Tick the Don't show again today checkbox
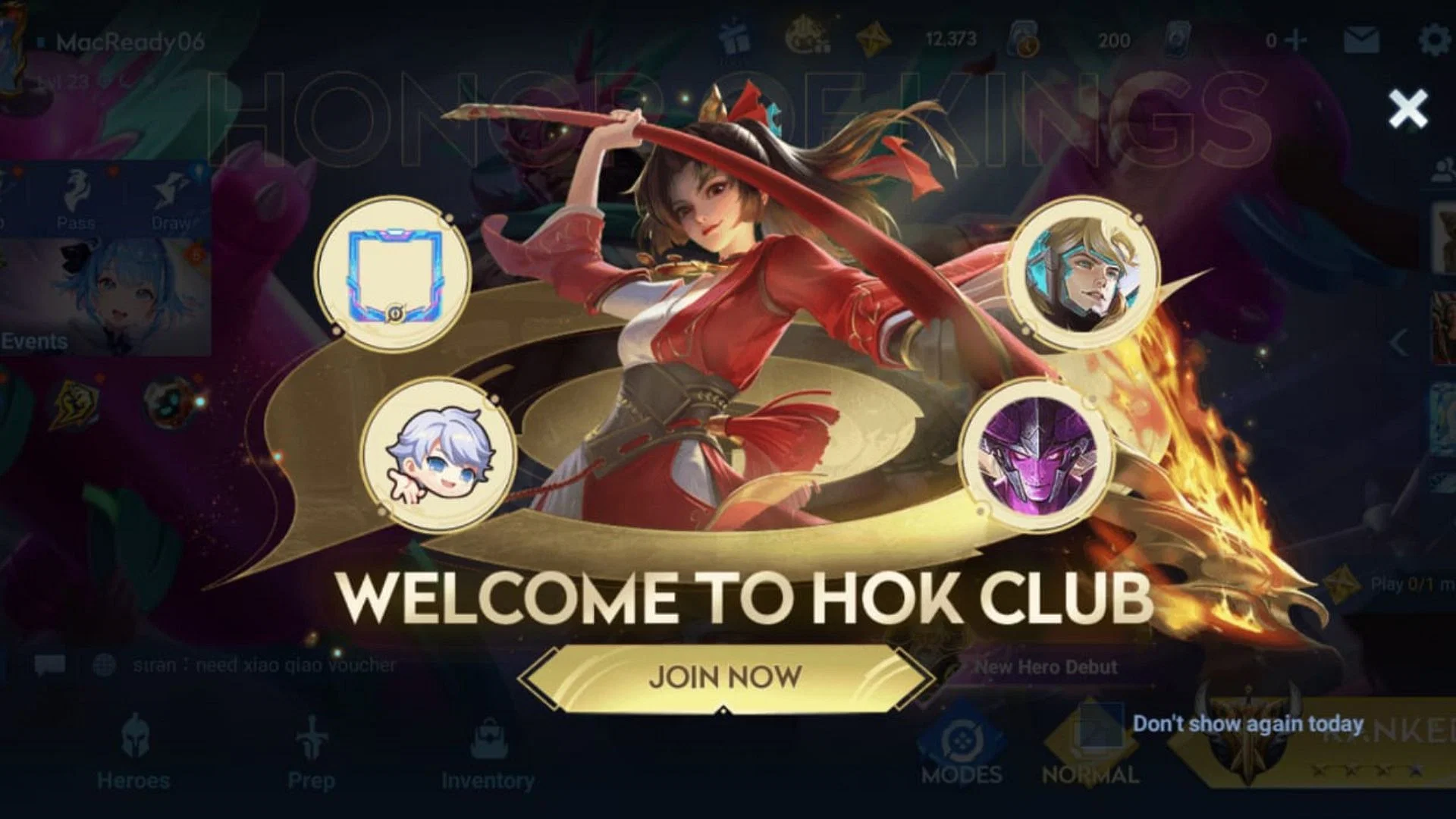The image size is (1456, 819). click(1102, 724)
